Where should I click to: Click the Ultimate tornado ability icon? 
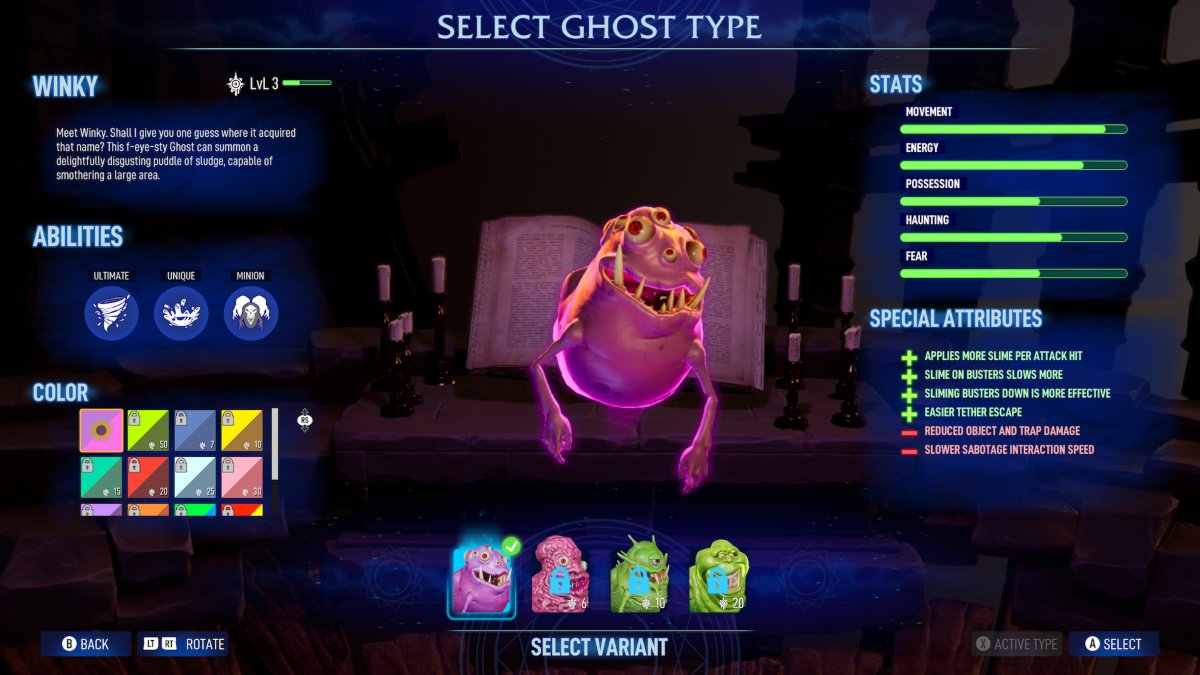coord(111,313)
